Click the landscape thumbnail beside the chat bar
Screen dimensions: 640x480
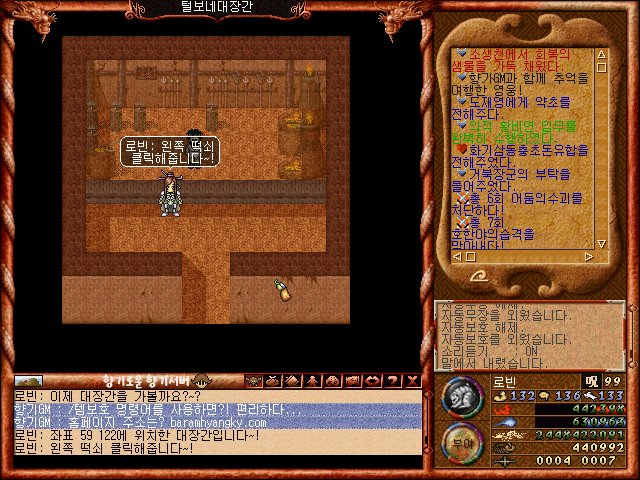tap(28, 381)
